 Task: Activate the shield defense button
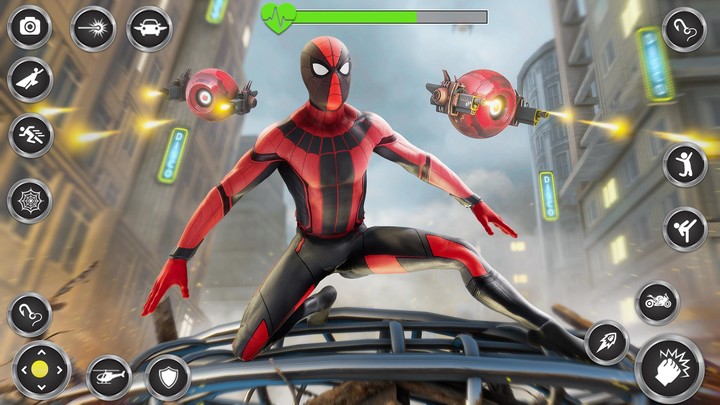tap(167, 377)
